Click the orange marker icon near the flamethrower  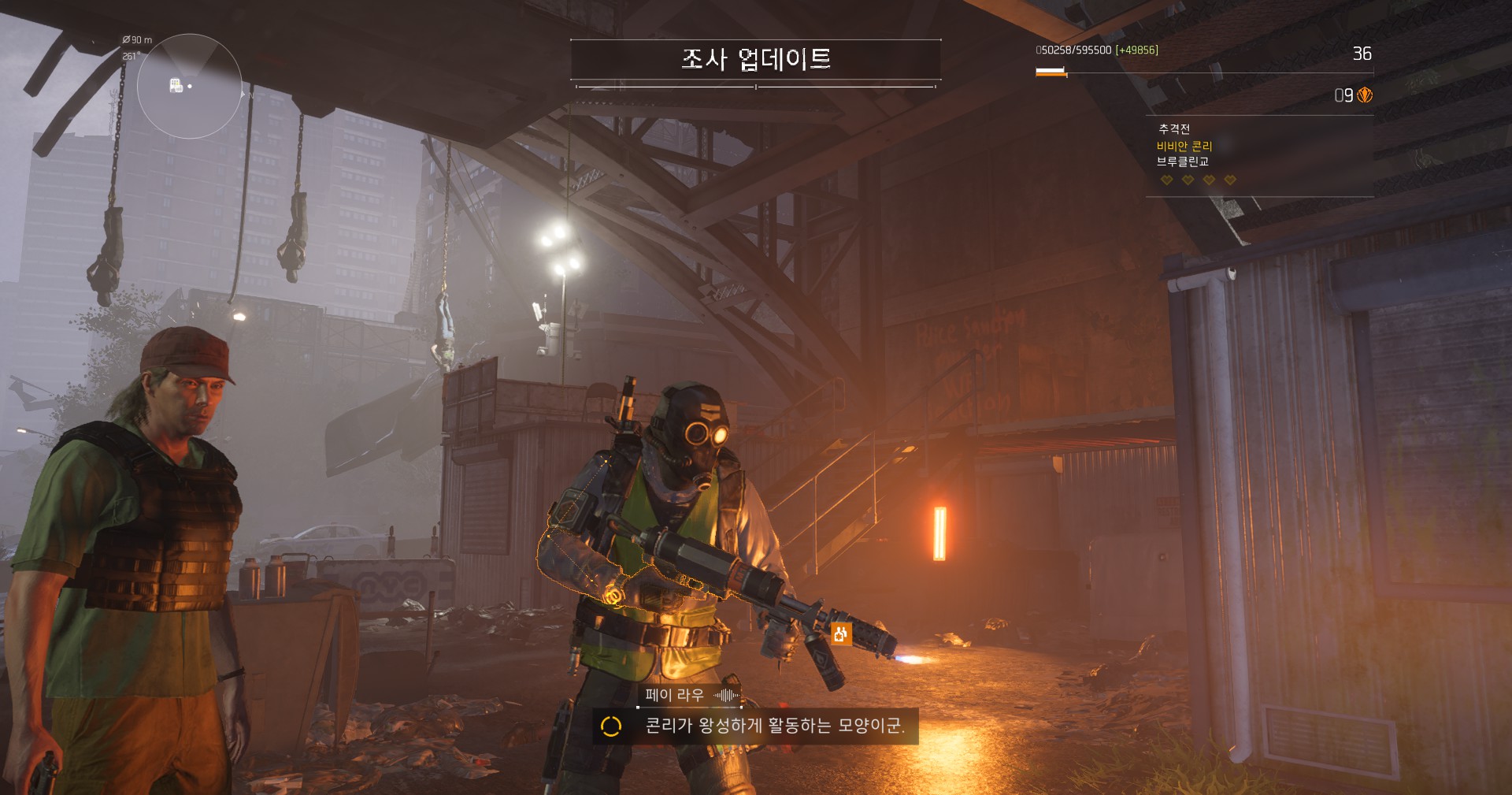840,633
